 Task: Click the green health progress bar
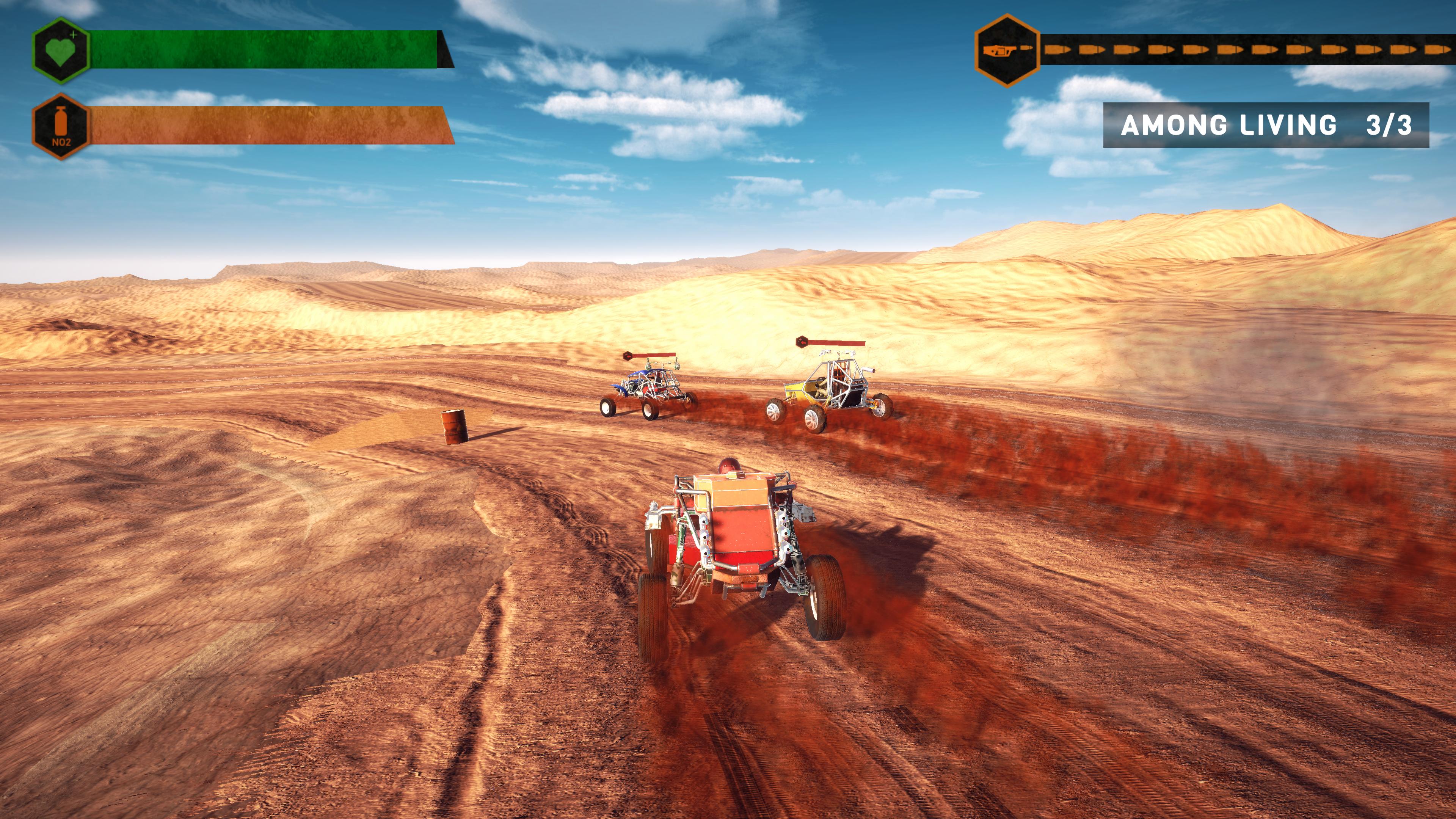(x=260, y=50)
